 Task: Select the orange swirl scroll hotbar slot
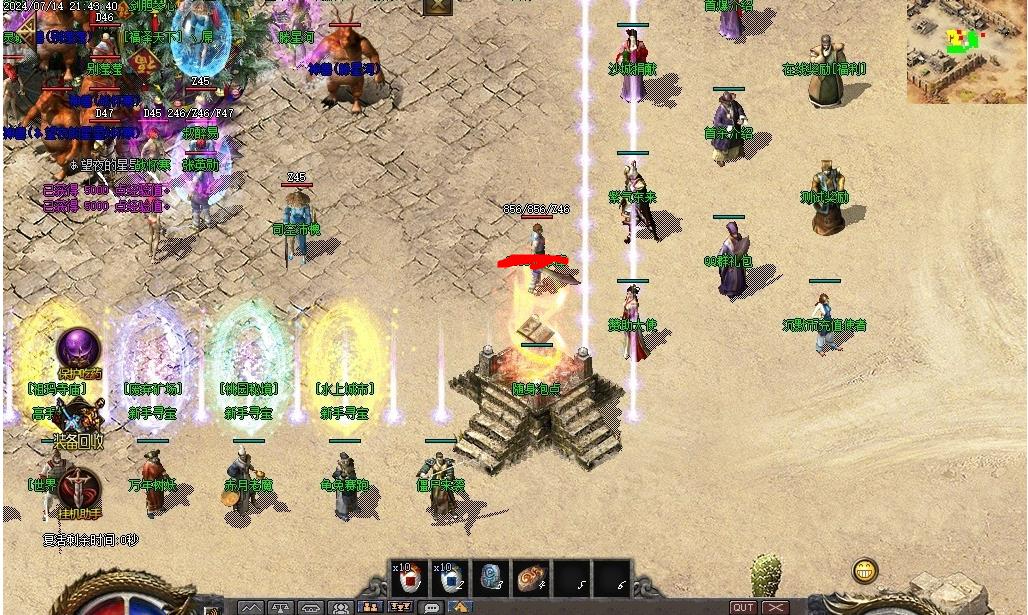pos(532,578)
